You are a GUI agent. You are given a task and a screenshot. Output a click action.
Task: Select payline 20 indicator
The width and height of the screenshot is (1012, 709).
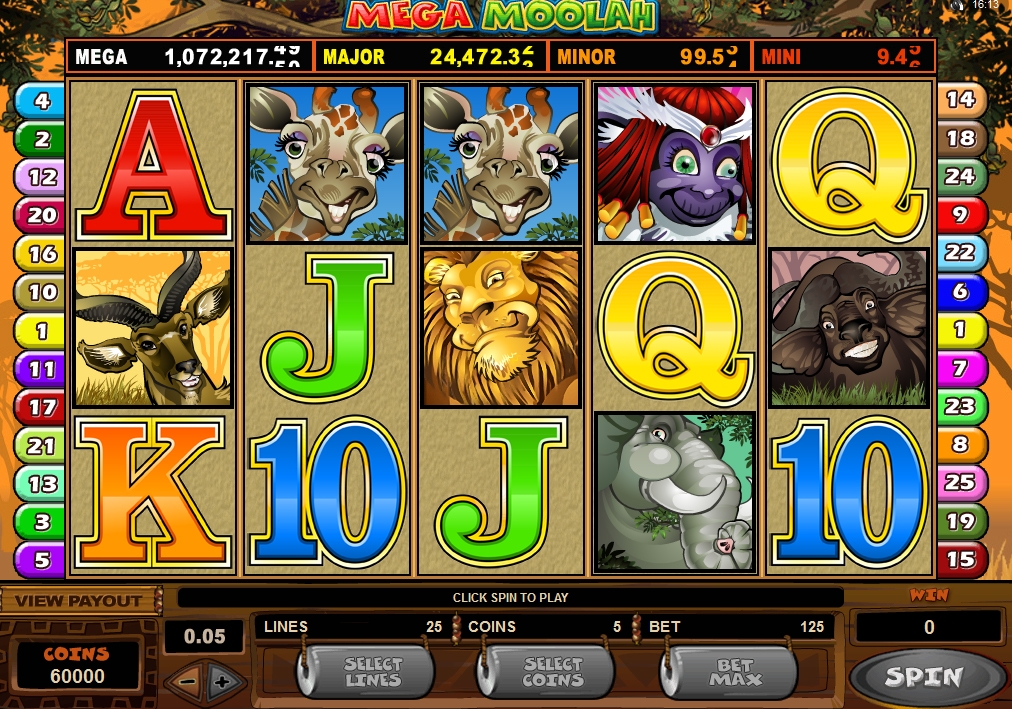pyautogui.click(x=41, y=215)
